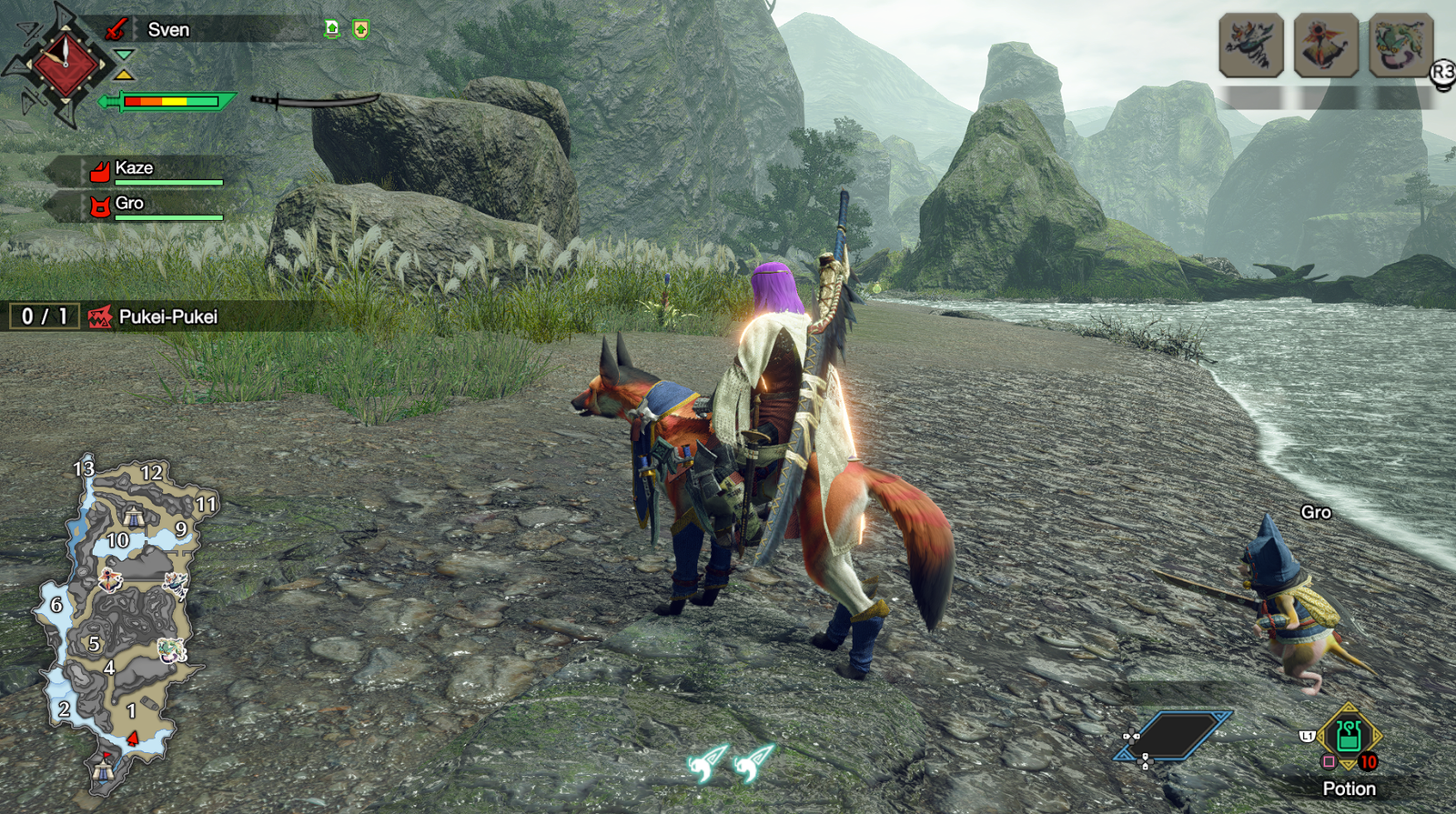Select the Pukei-Pukei icon in the top monster row
Image resolution: width=1456 pixels, height=814 pixels.
point(1400,45)
